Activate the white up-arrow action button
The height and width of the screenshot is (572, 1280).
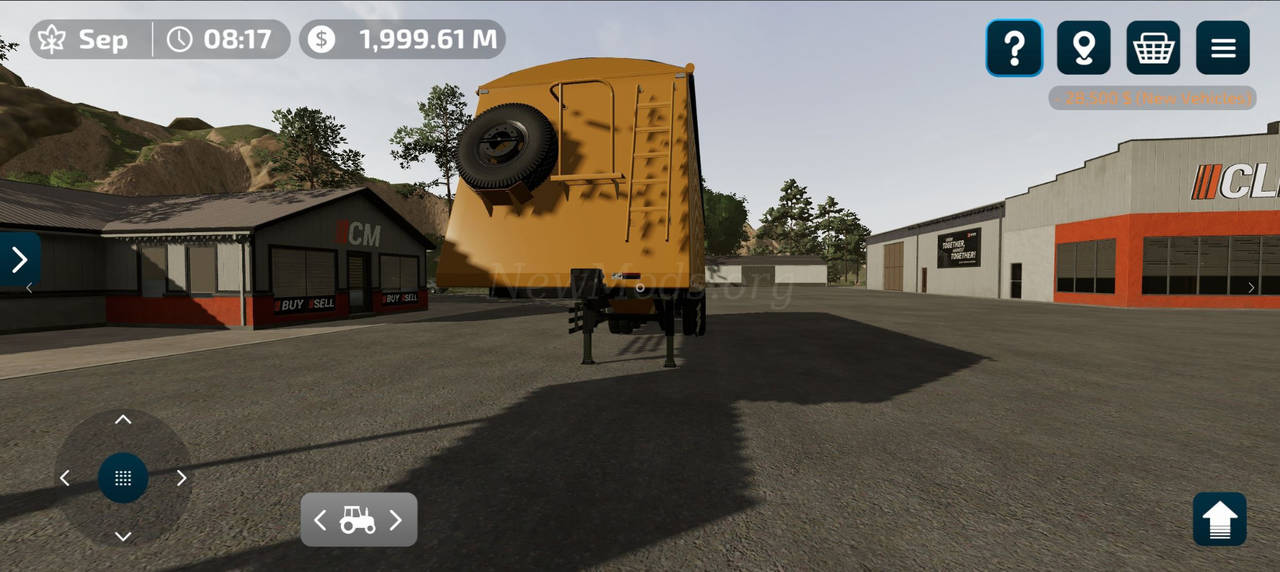[x=1219, y=519]
